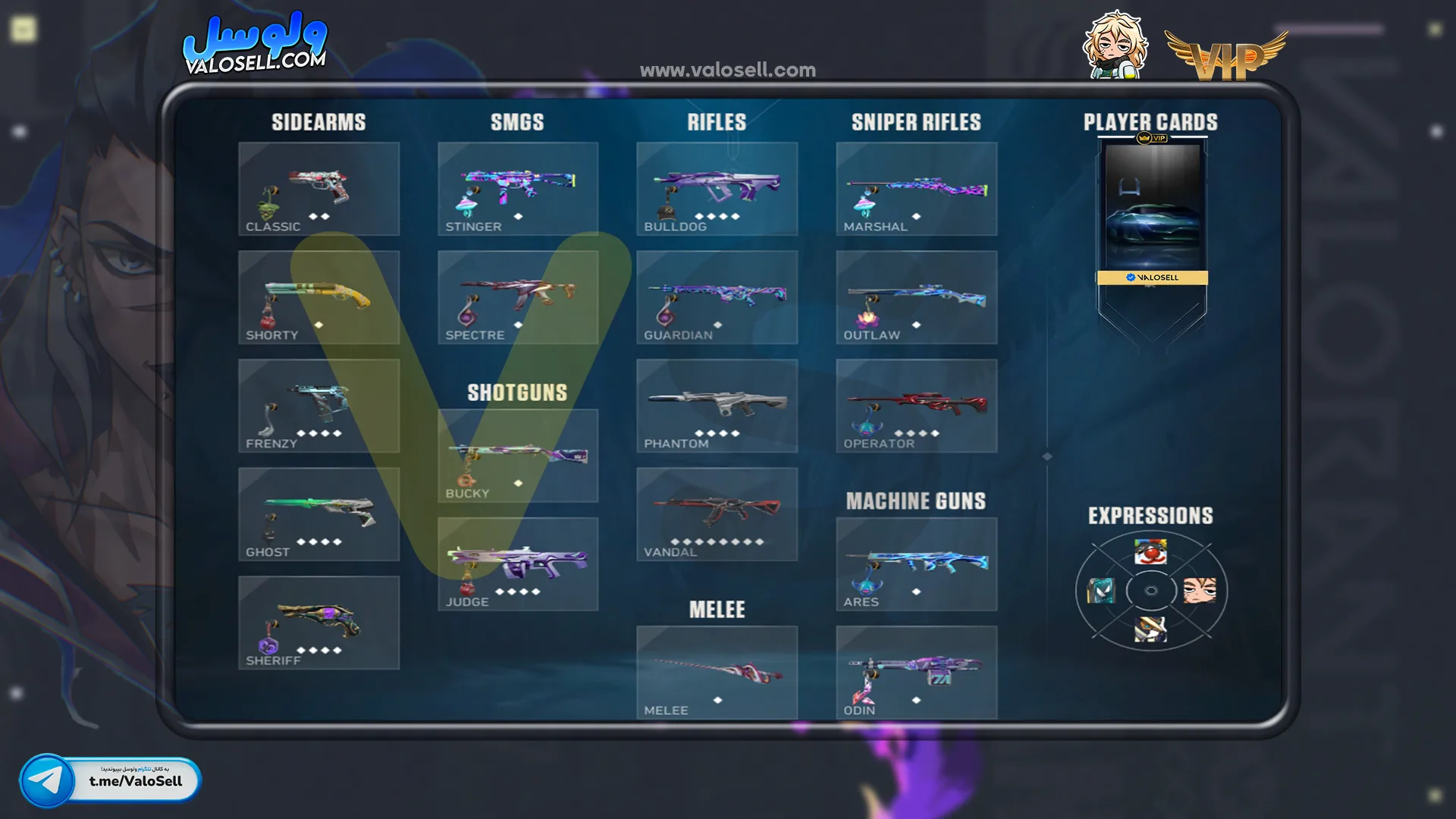Choose the Marshal sniper slot
Image resolution: width=1456 pixels, height=819 pixels.
coord(916,189)
